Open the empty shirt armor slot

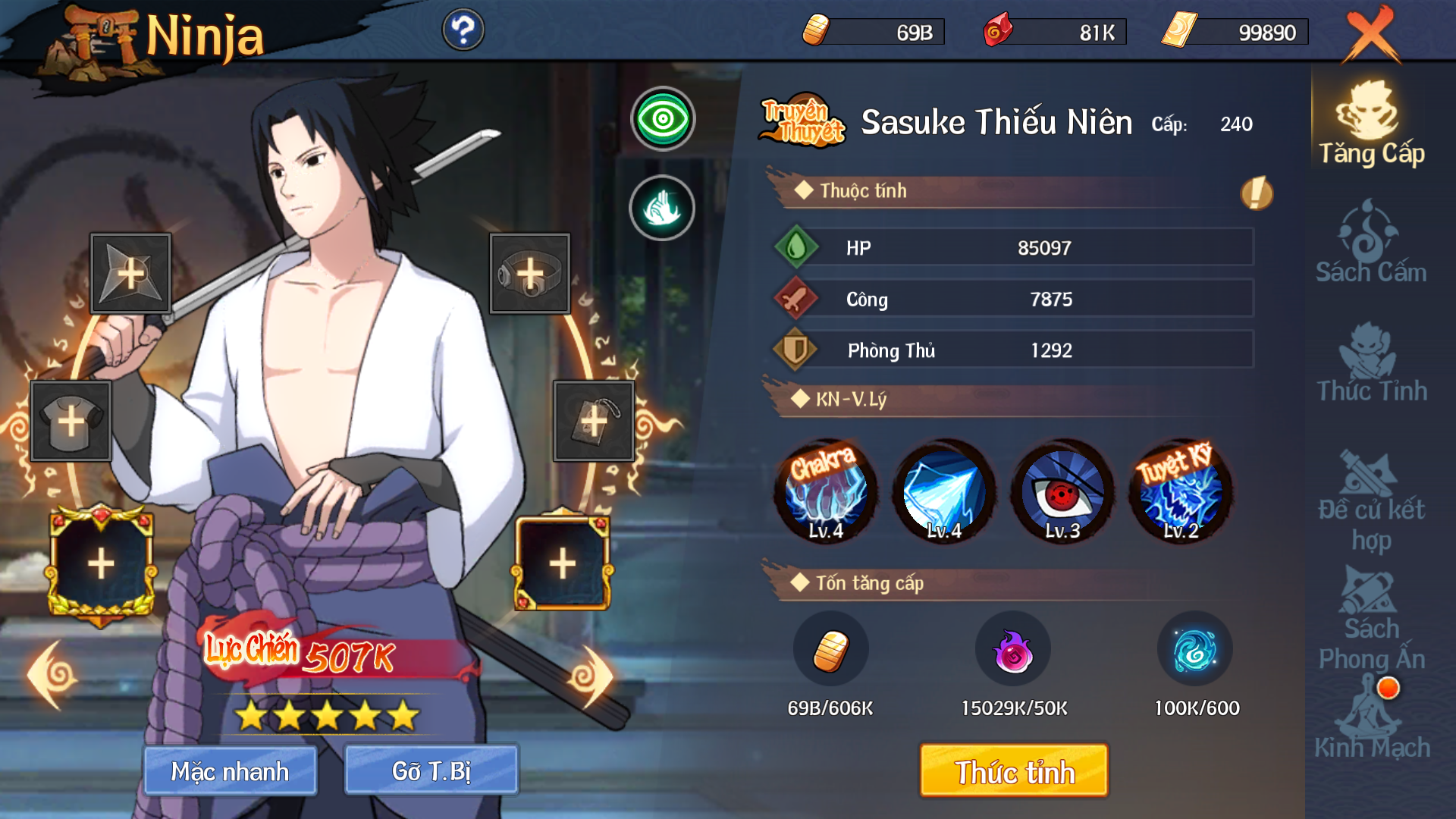tap(71, 421)
